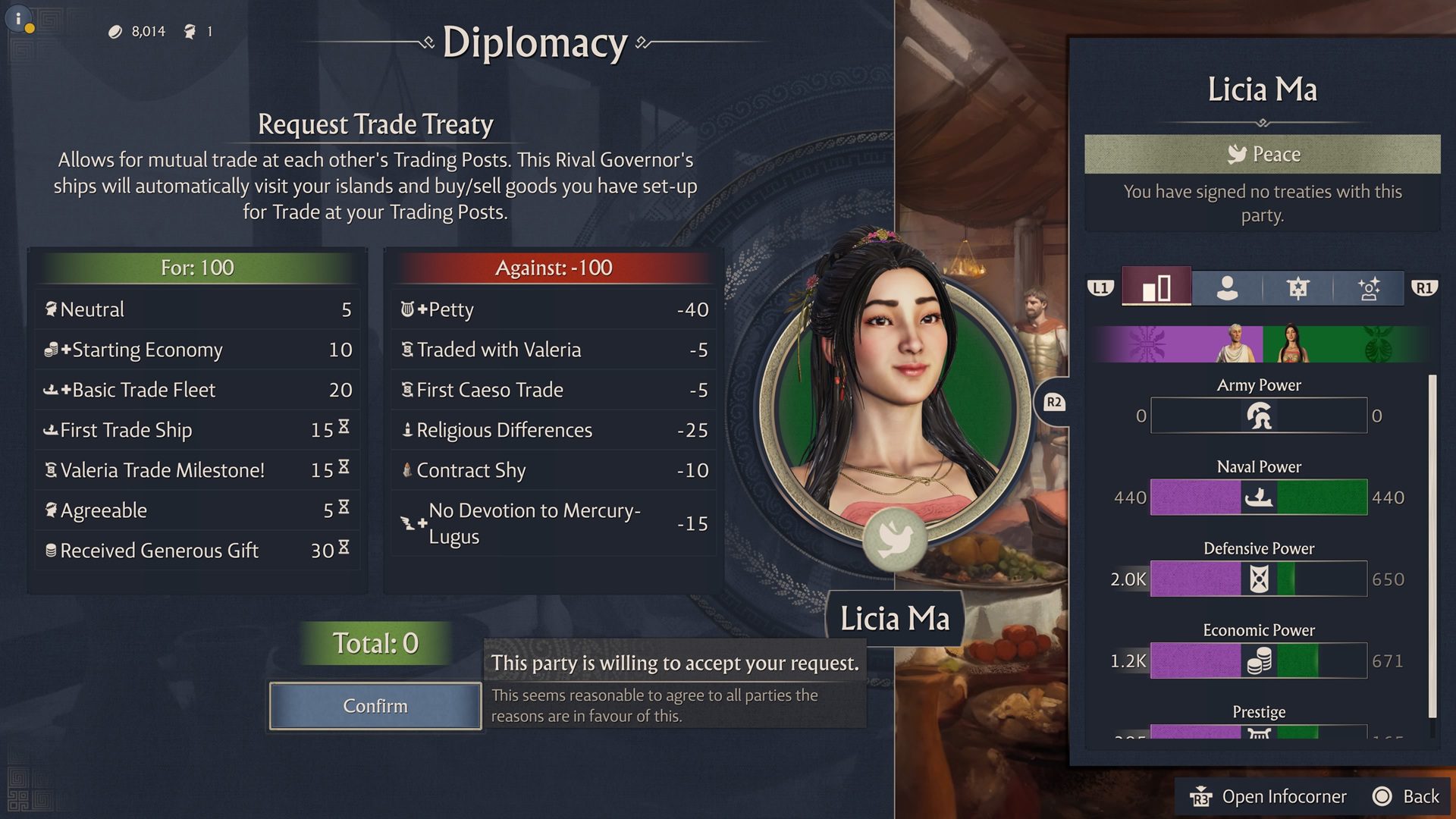The image size is (1456, 819).
Task: Select the No Devotion to Mercury-Lugus row
Action: click(554, 523)
